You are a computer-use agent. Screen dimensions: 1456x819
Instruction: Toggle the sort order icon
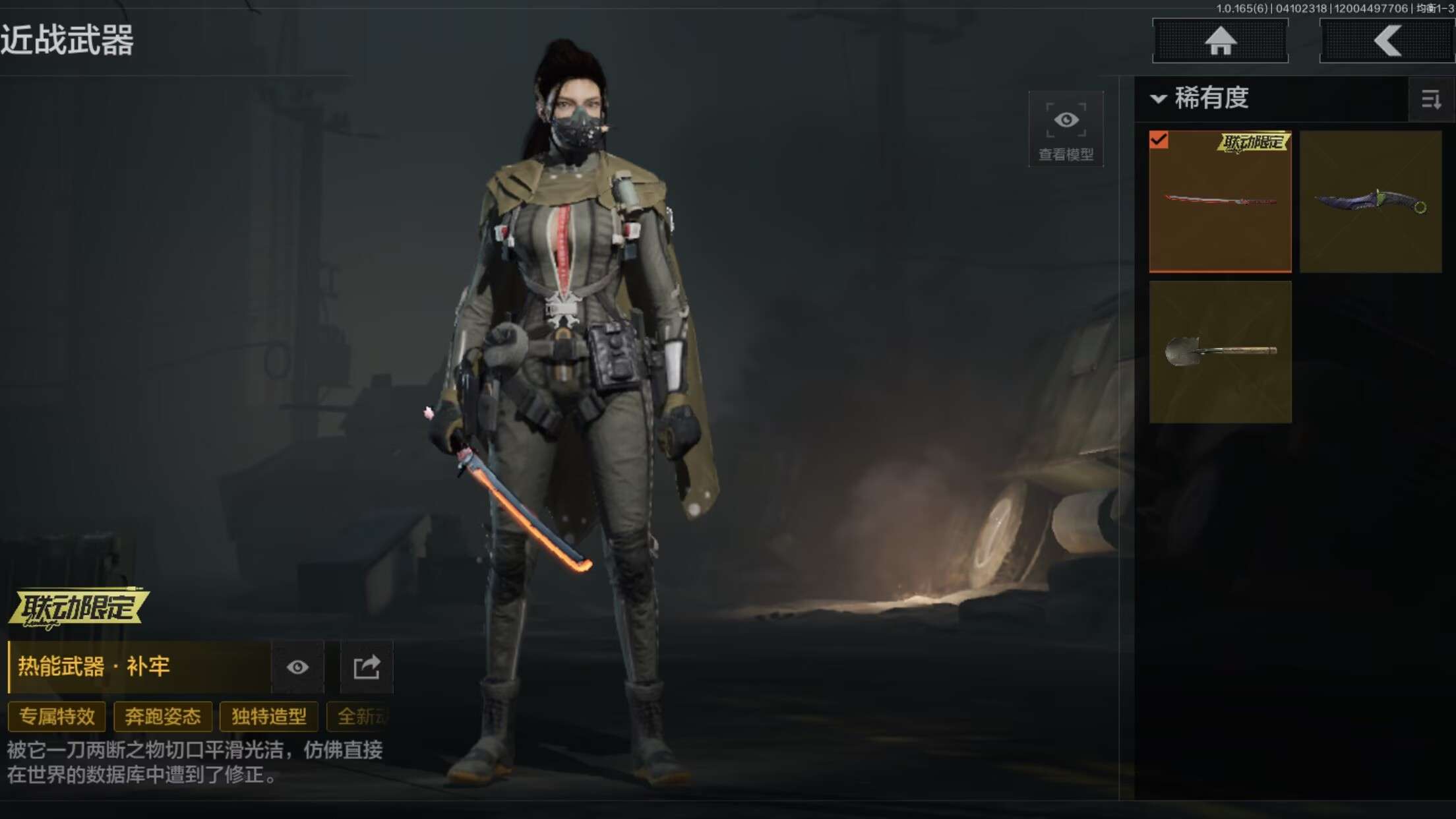pyautogui.click(x=1431, y=100)
